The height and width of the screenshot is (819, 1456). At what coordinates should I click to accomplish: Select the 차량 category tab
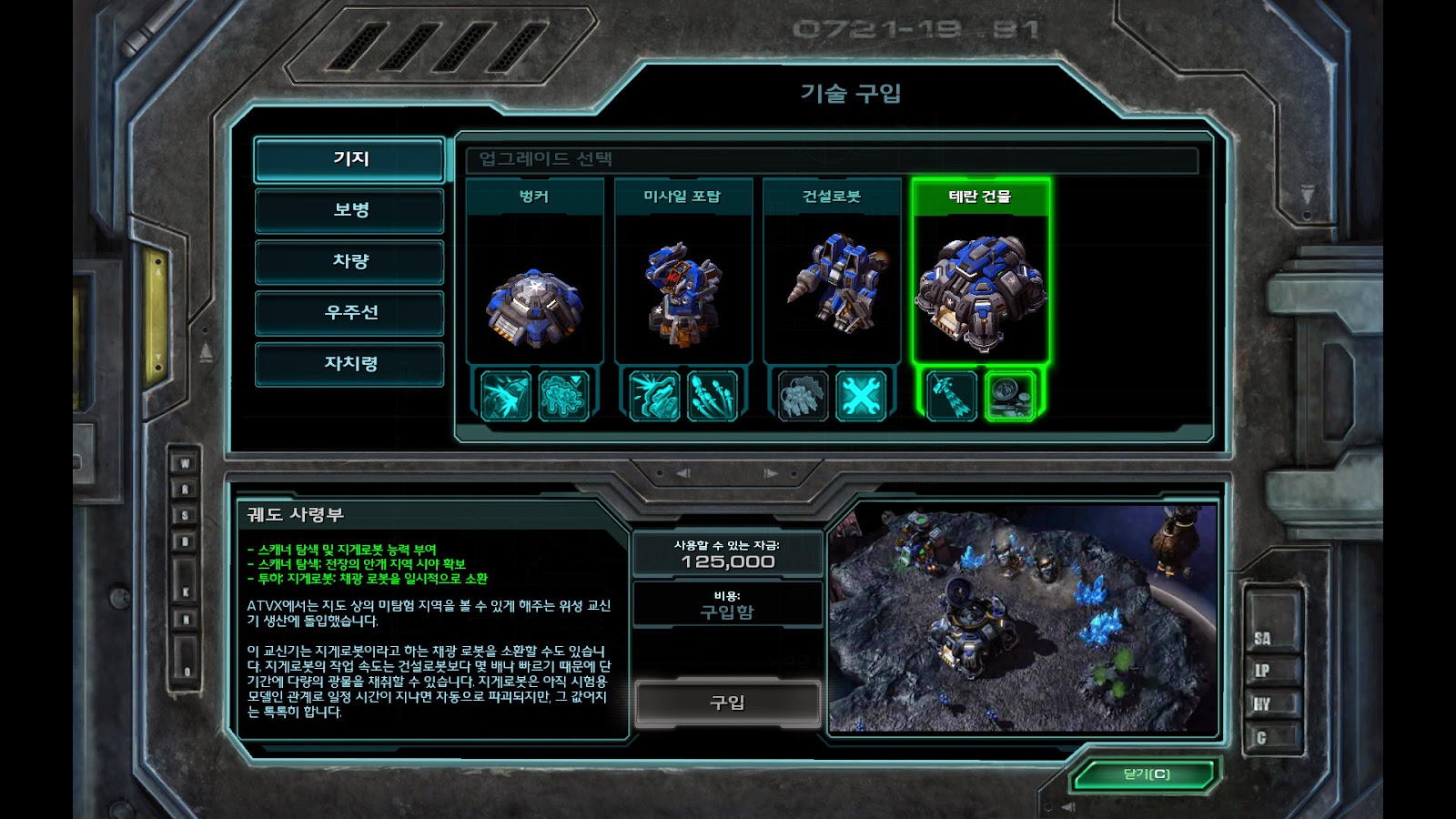(x=349, y=262)
